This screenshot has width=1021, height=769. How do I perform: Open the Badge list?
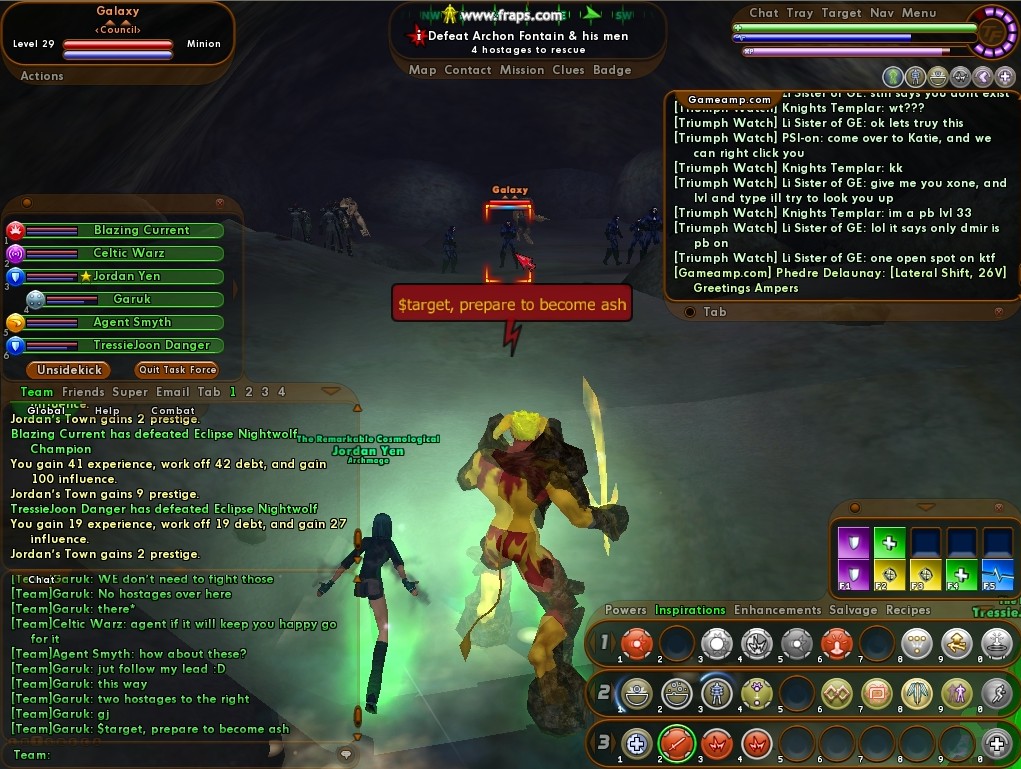pos(612,70)
